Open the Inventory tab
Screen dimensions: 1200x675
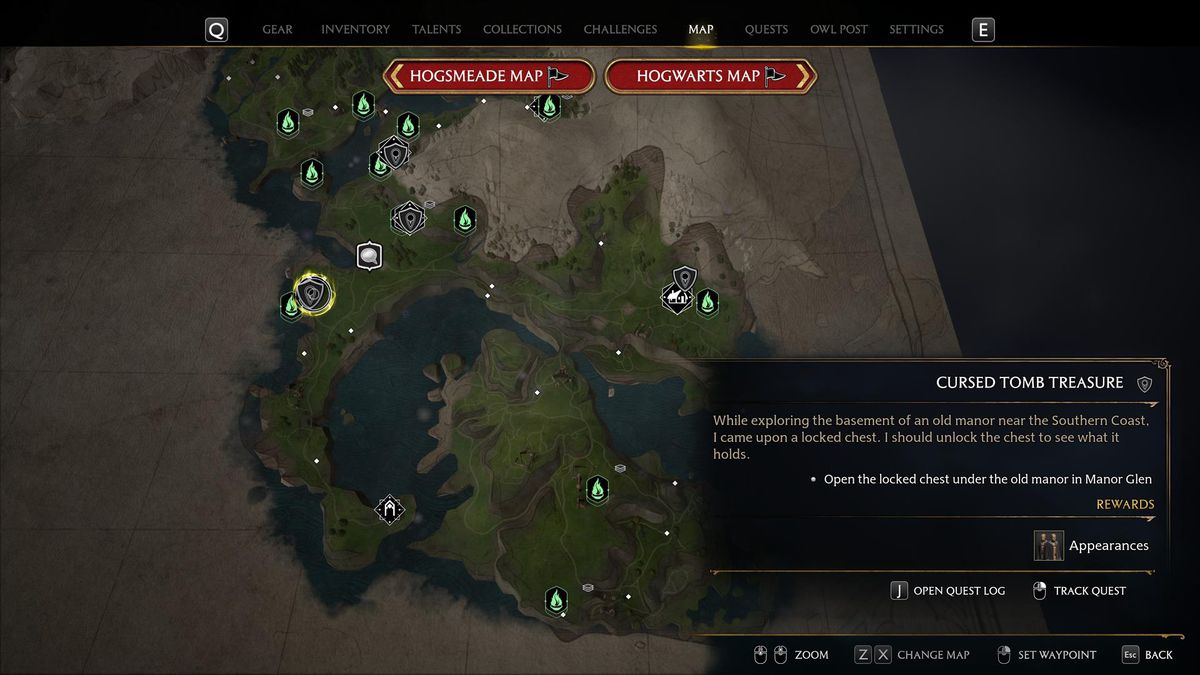355,30
